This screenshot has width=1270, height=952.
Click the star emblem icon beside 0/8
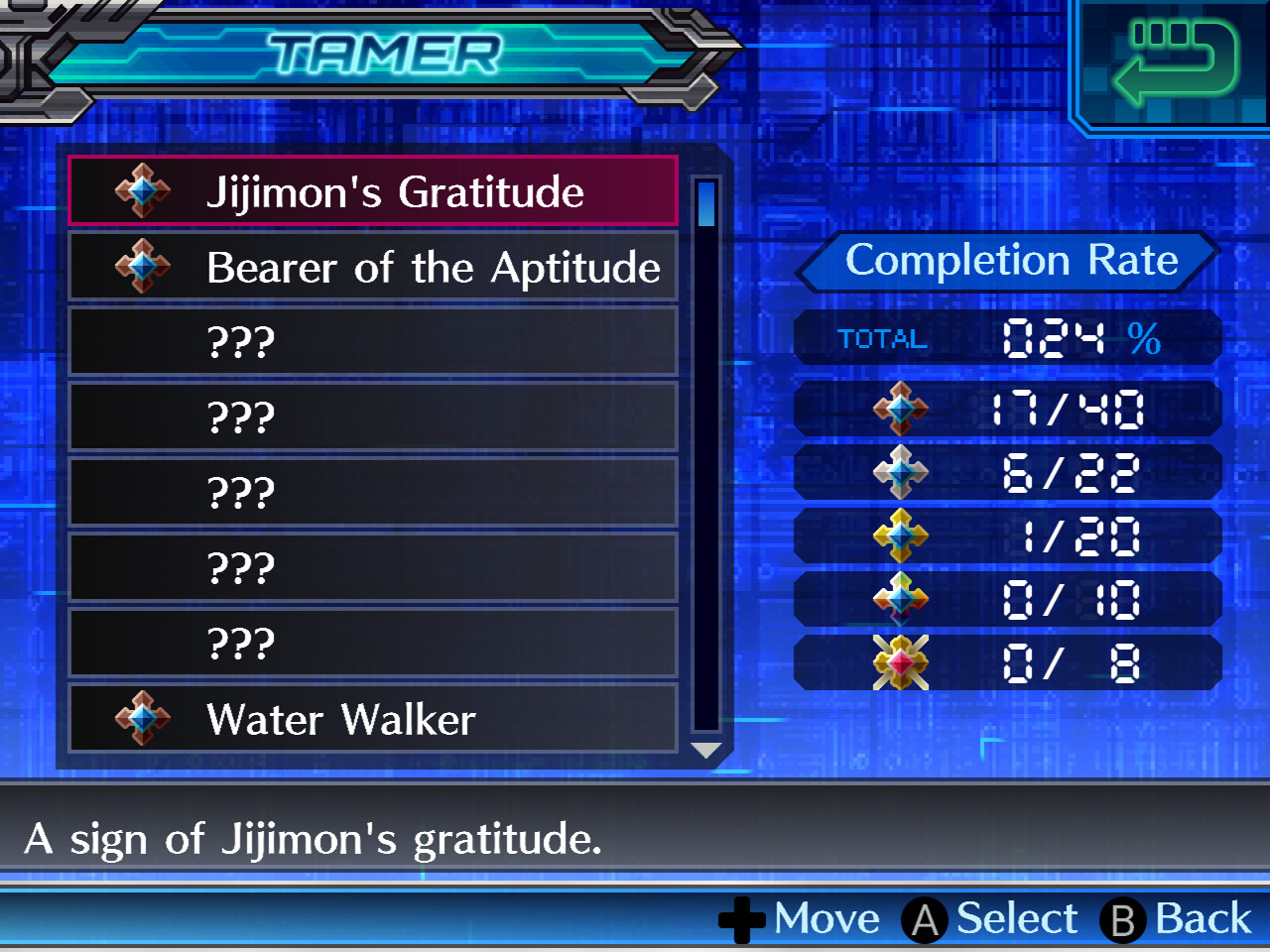[x=901, y=662]
